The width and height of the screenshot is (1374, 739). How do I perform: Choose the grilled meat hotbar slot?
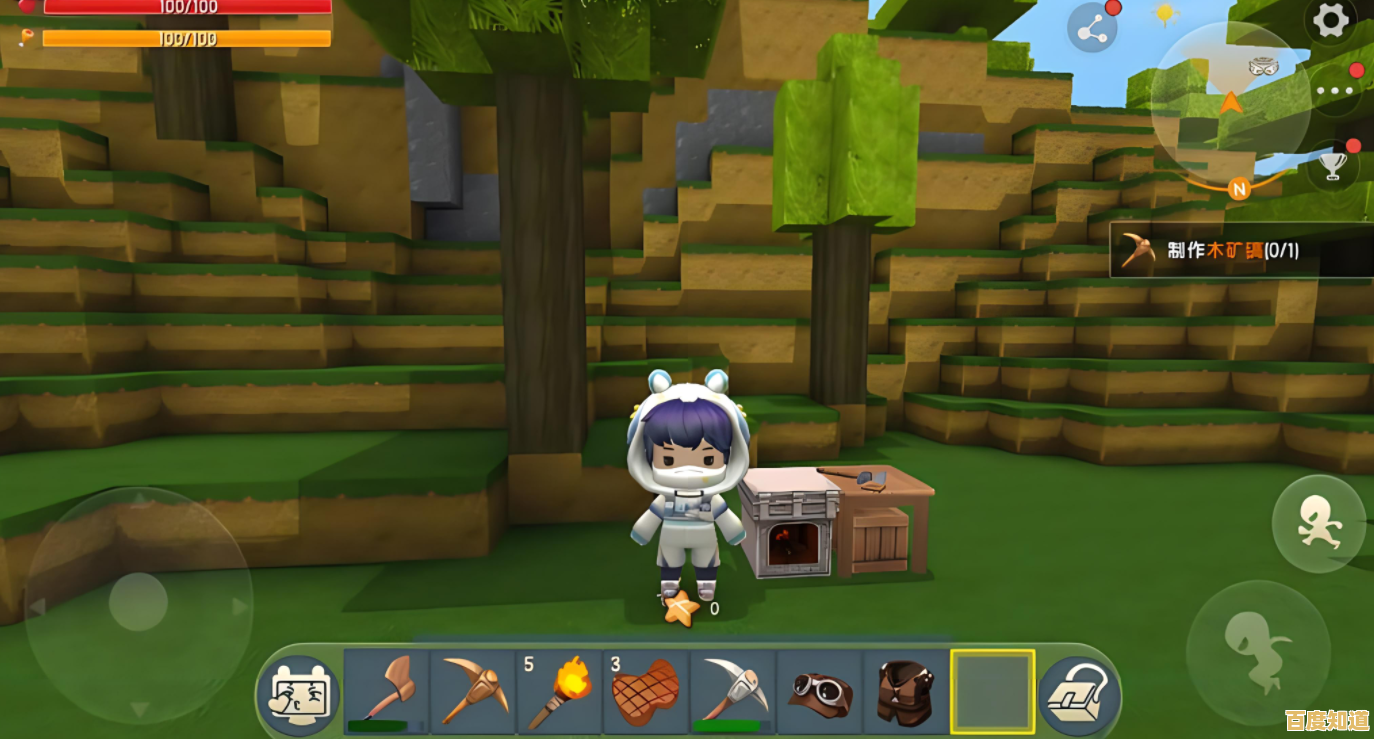pos(645,691)
